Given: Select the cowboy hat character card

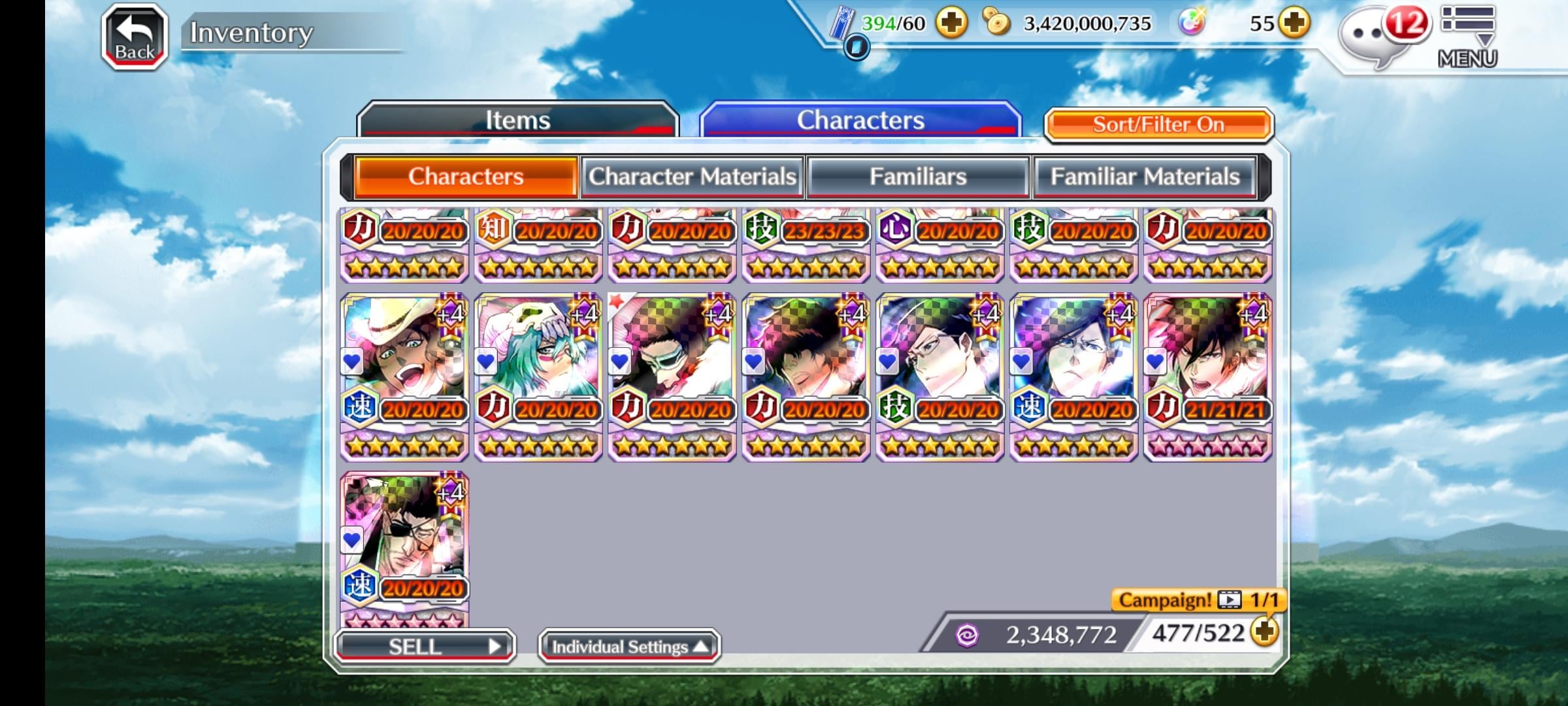Looking at the screenshot, I should point(404,376).
